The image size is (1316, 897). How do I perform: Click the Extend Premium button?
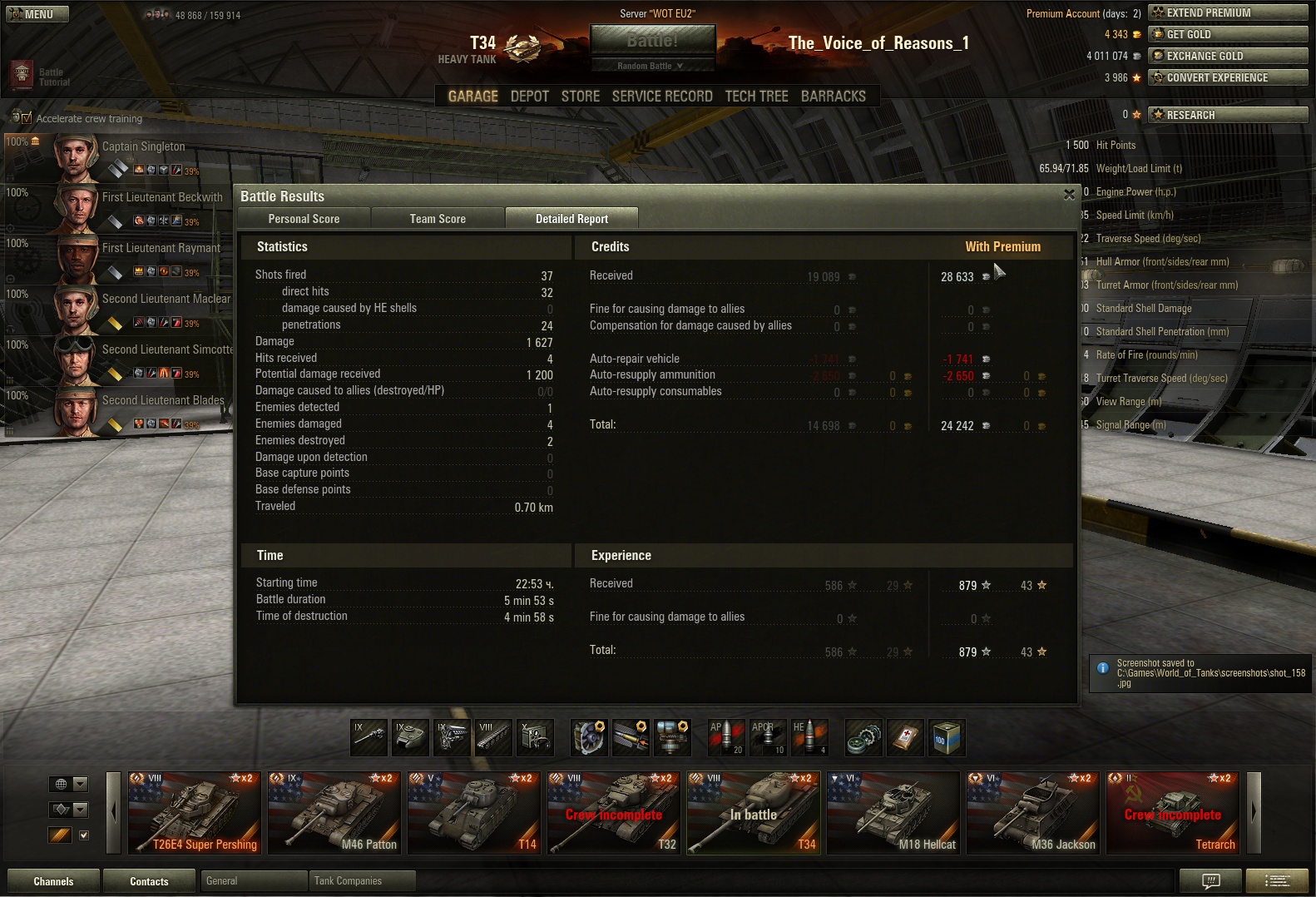1228,12
